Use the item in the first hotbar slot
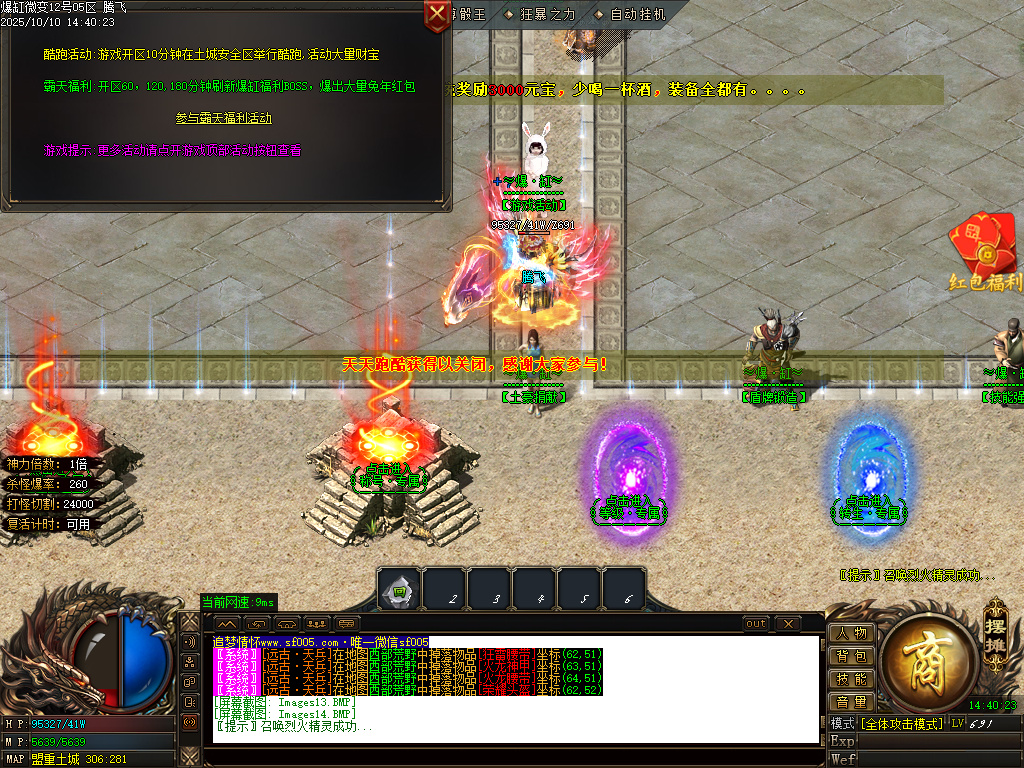The height and width of the screenshot is (768, 1024). (399, 590)
